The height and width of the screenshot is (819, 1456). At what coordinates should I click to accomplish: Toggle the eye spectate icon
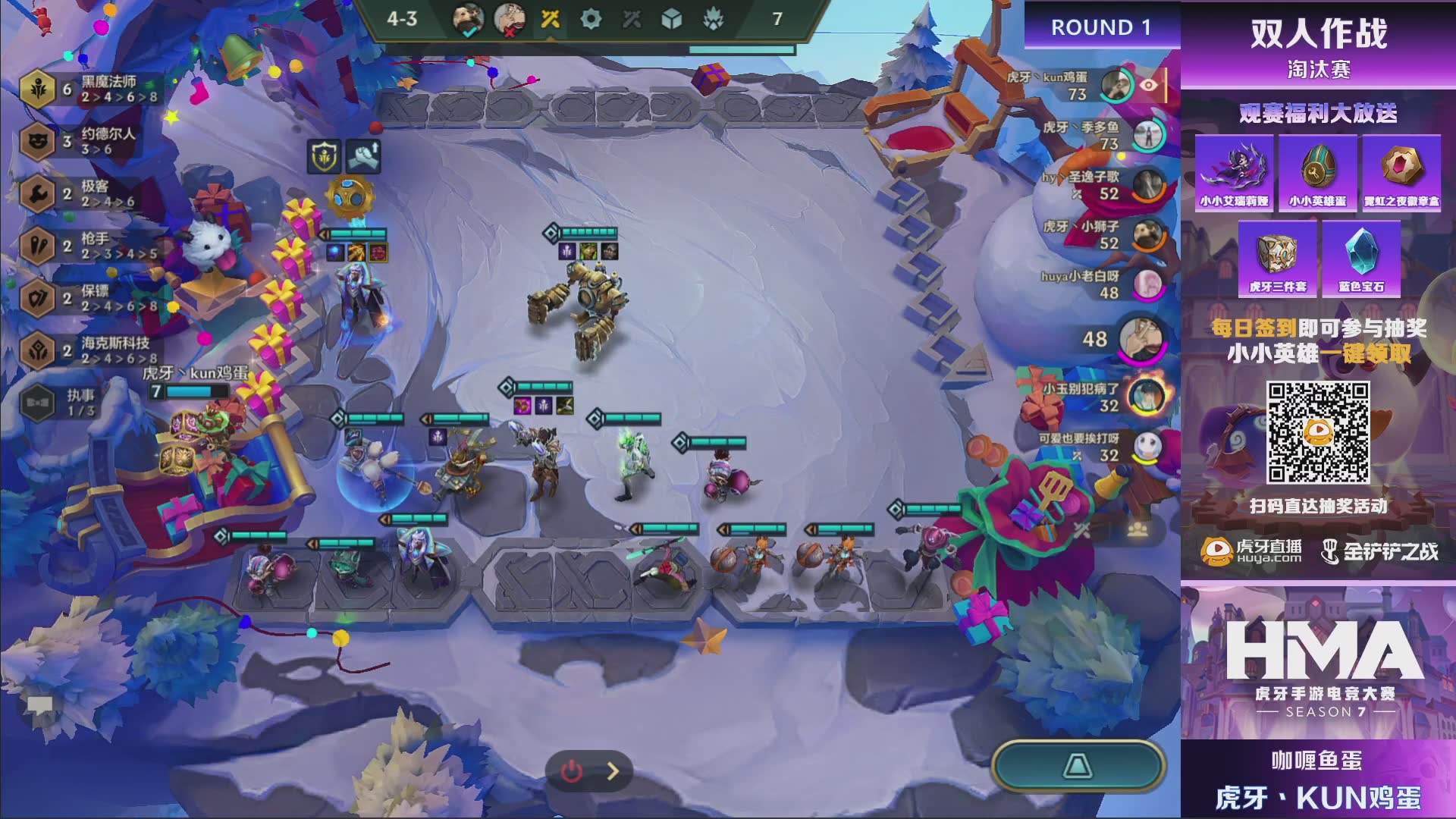[1149, 85]
